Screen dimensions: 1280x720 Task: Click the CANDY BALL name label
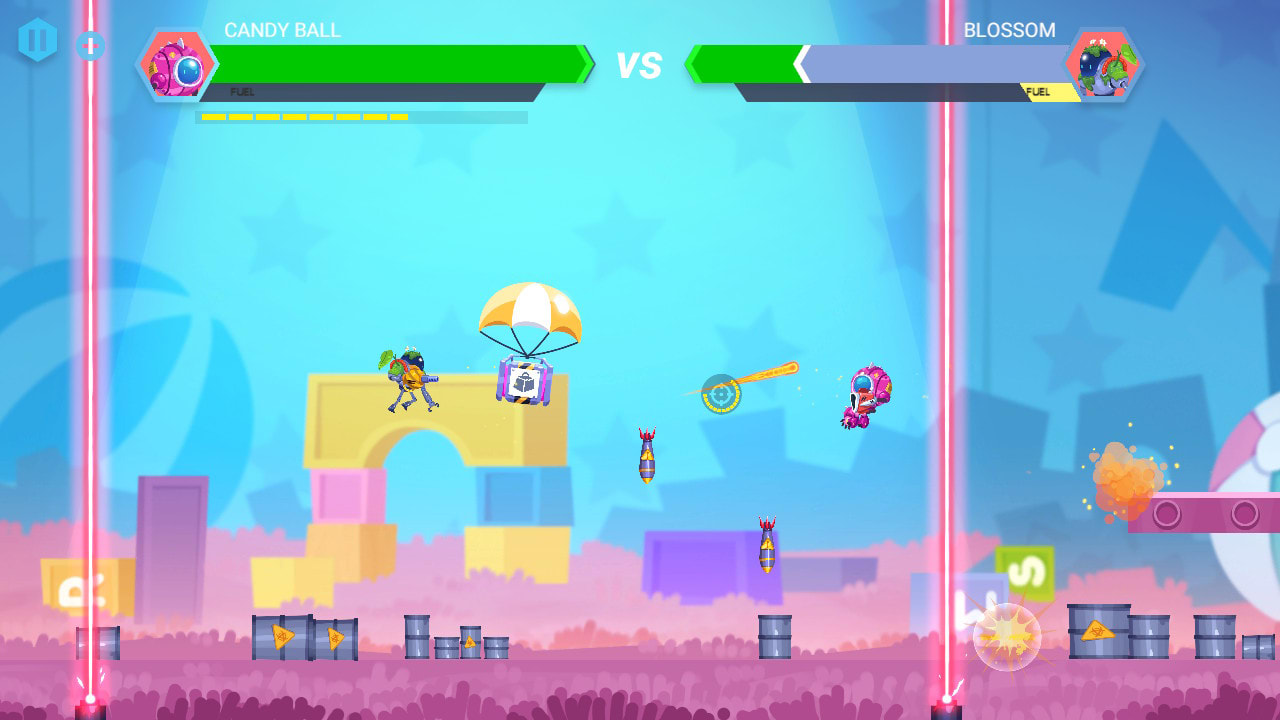281,30
